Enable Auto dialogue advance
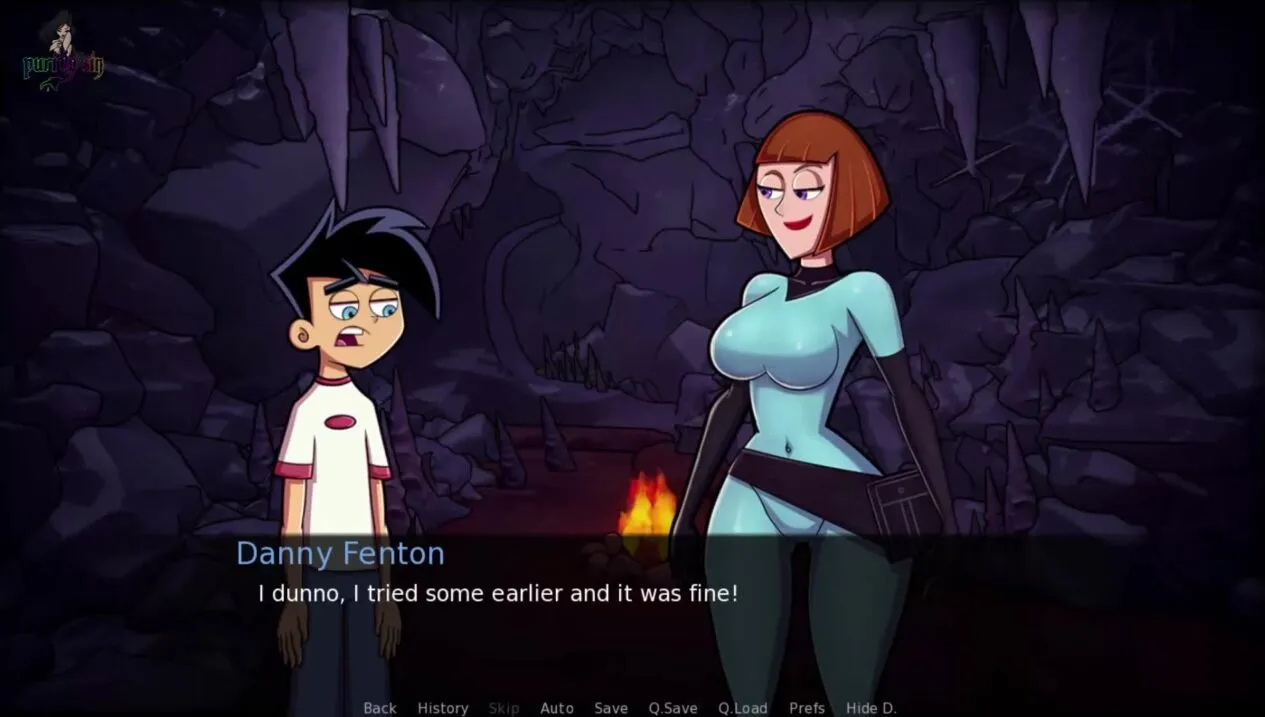This screenshot has height=717, width=1265. (x=557, y=708)
